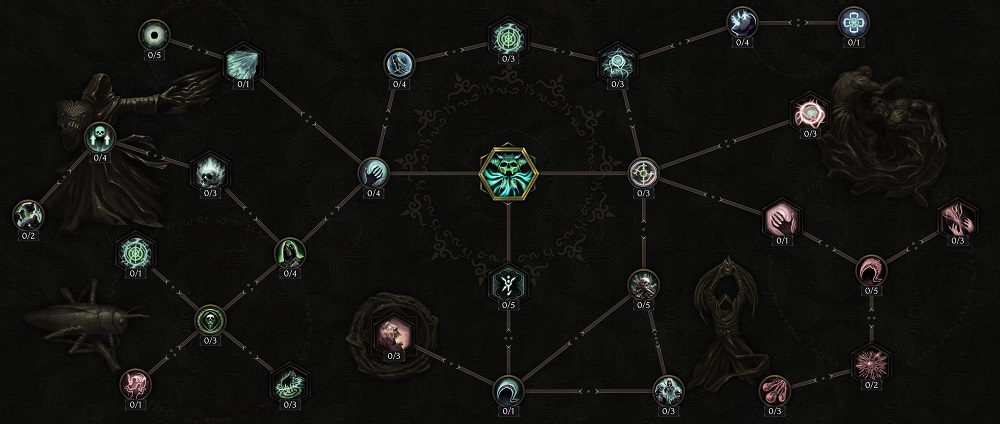The width and height of the screenshot is (1000, 424).
Task: Pick the white bird node
Action: [x=742, y=20]
